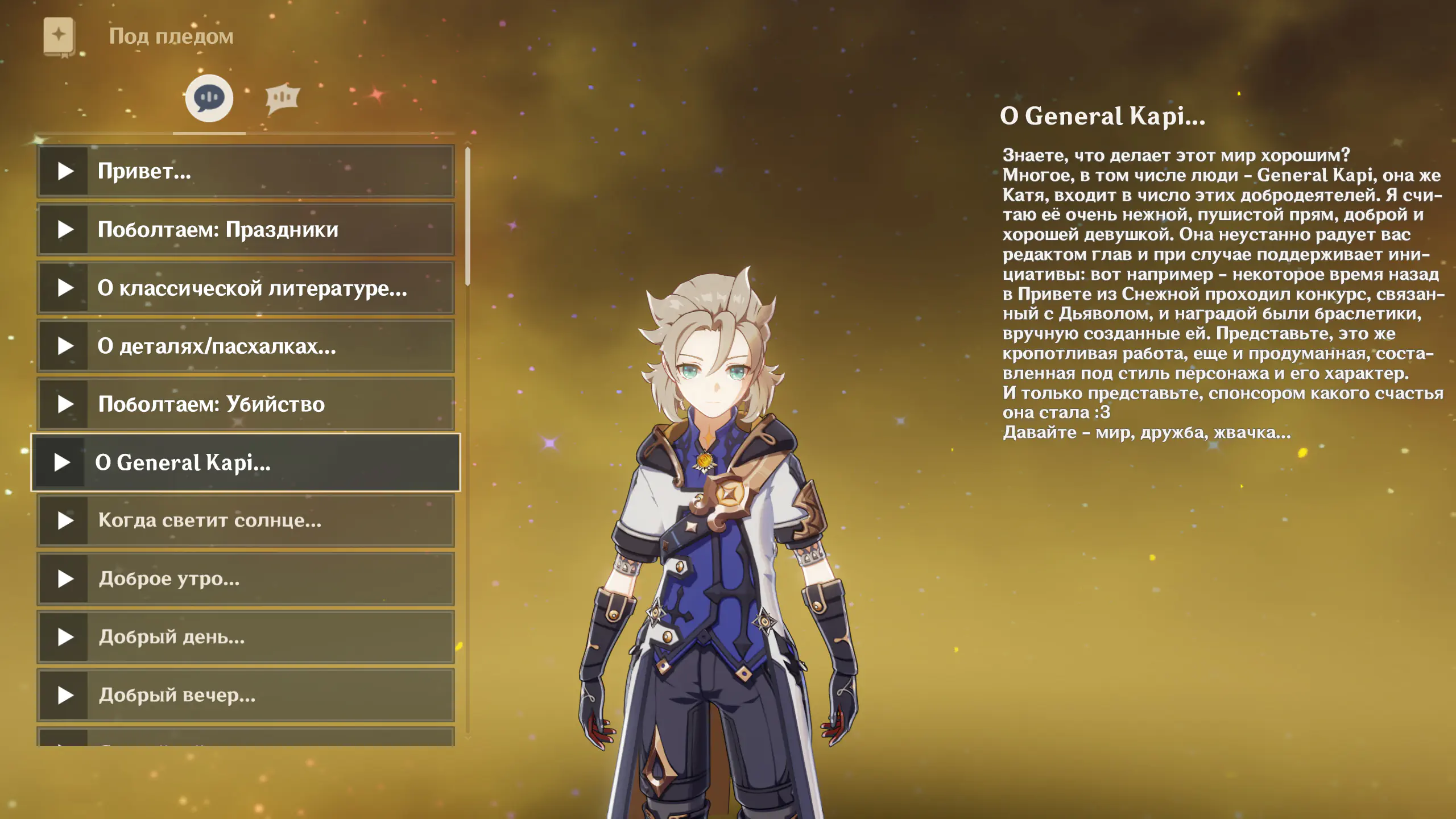This screenshot has height=819, width=1456.
Task: Select the highlighted "О General Kapi..." entry
Action: pyautogui.click(x=246, y=462)
